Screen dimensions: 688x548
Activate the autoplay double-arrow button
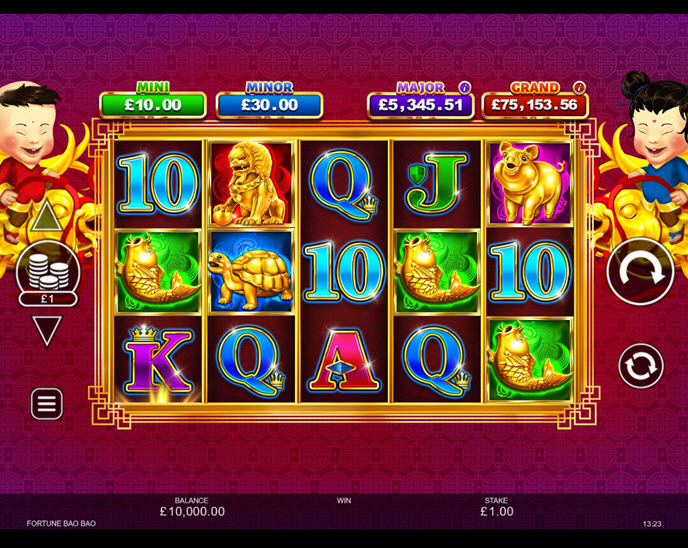pyautogui.click(x=640, y=366)
